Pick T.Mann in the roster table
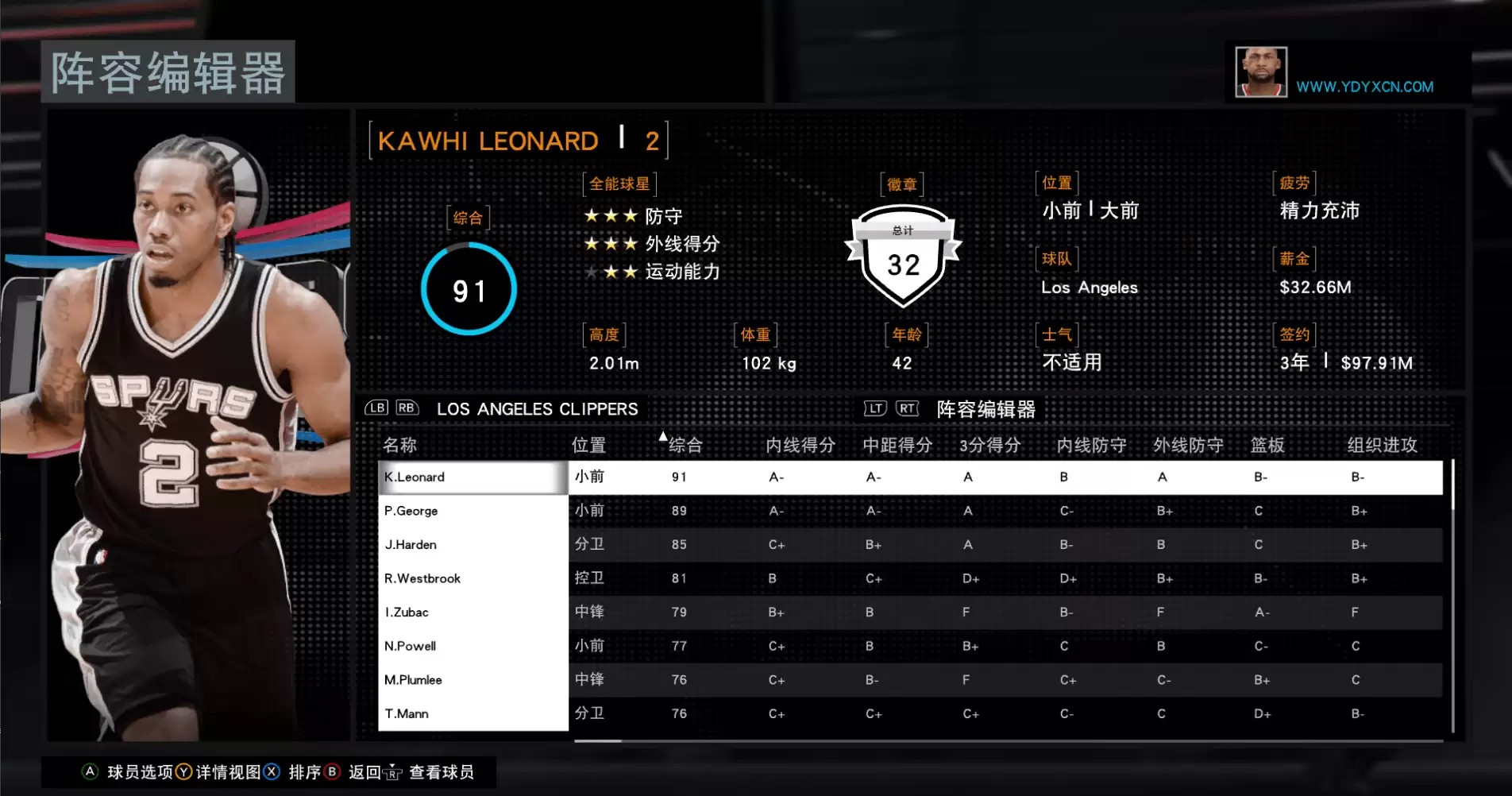Screen dimensions: 1512x796 tap(472, 713)
